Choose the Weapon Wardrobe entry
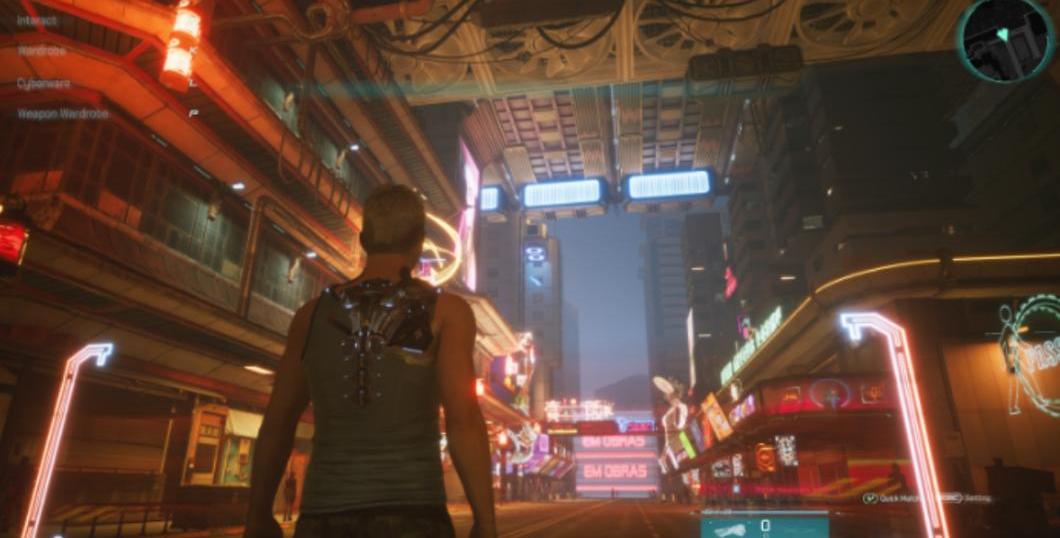 (x=62, y=114)
